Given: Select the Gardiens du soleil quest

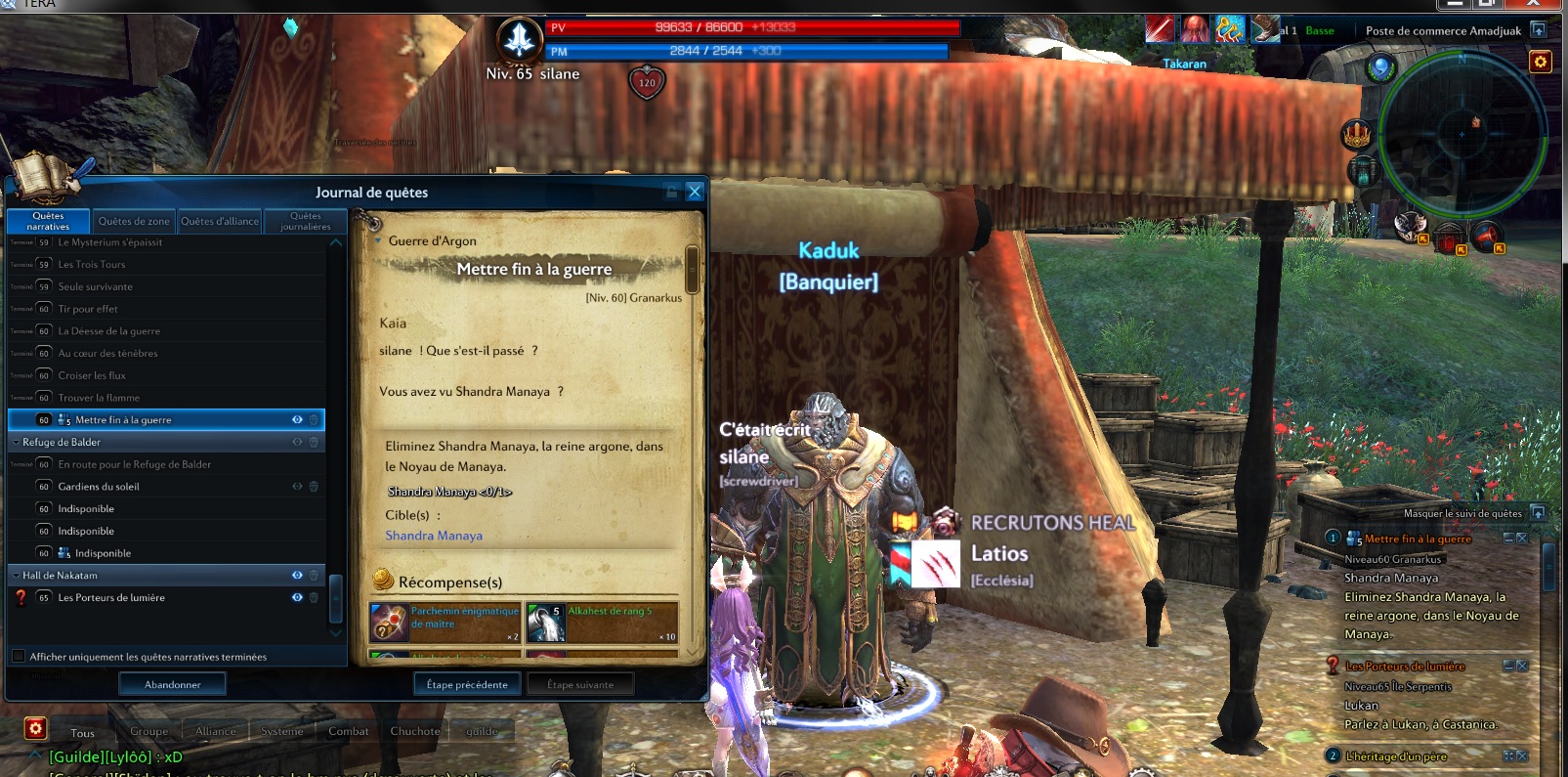Looking at the screenshot, I should tap(99, 487).
